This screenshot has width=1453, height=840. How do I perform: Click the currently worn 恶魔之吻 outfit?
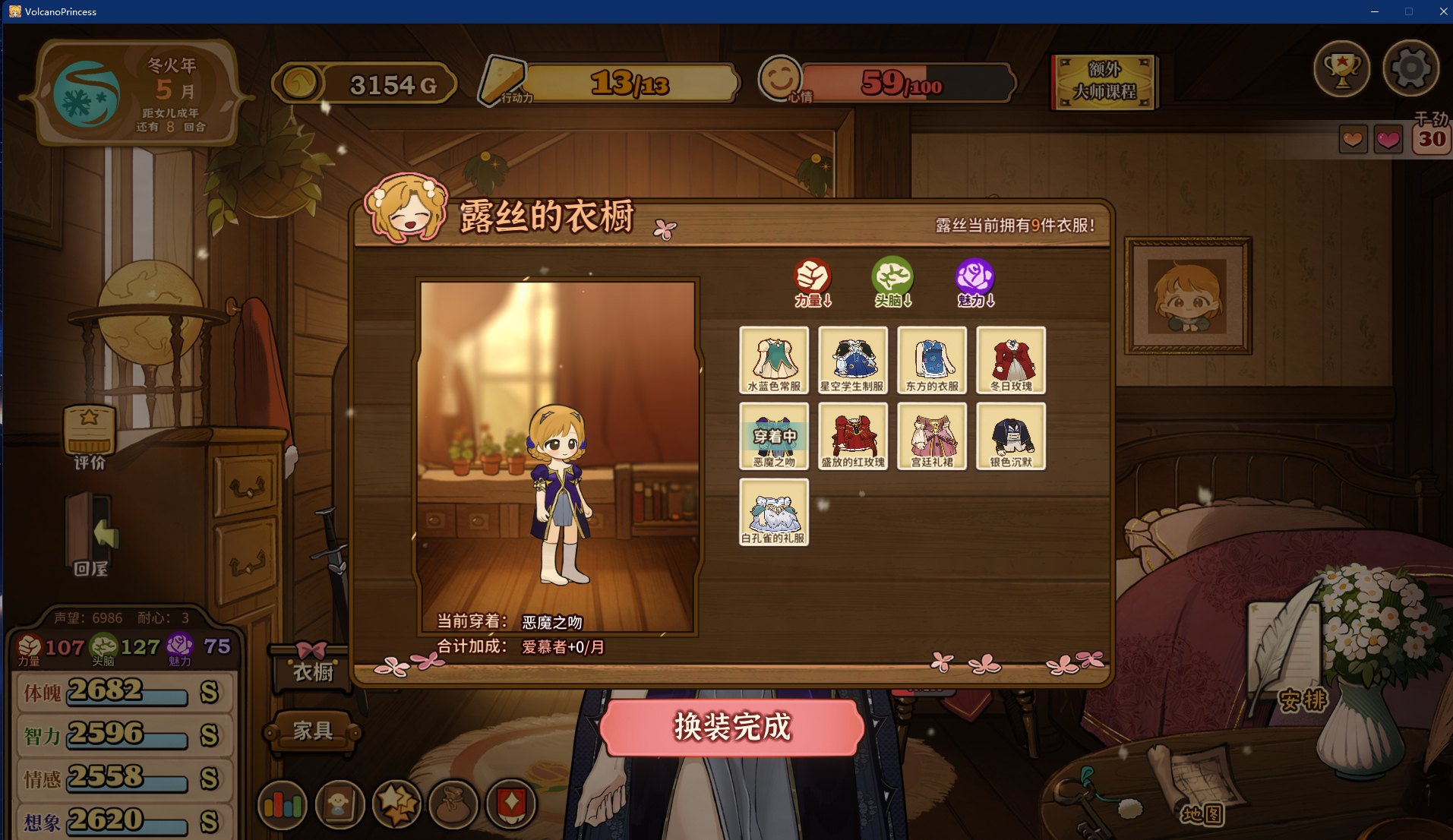click(x=774, y=436)
